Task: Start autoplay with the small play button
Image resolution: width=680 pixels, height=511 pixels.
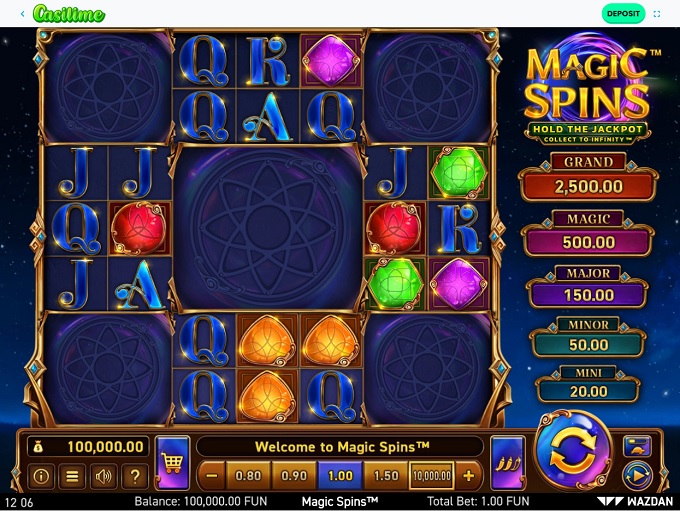Action: pyautogui.click(x=637, y=474)
